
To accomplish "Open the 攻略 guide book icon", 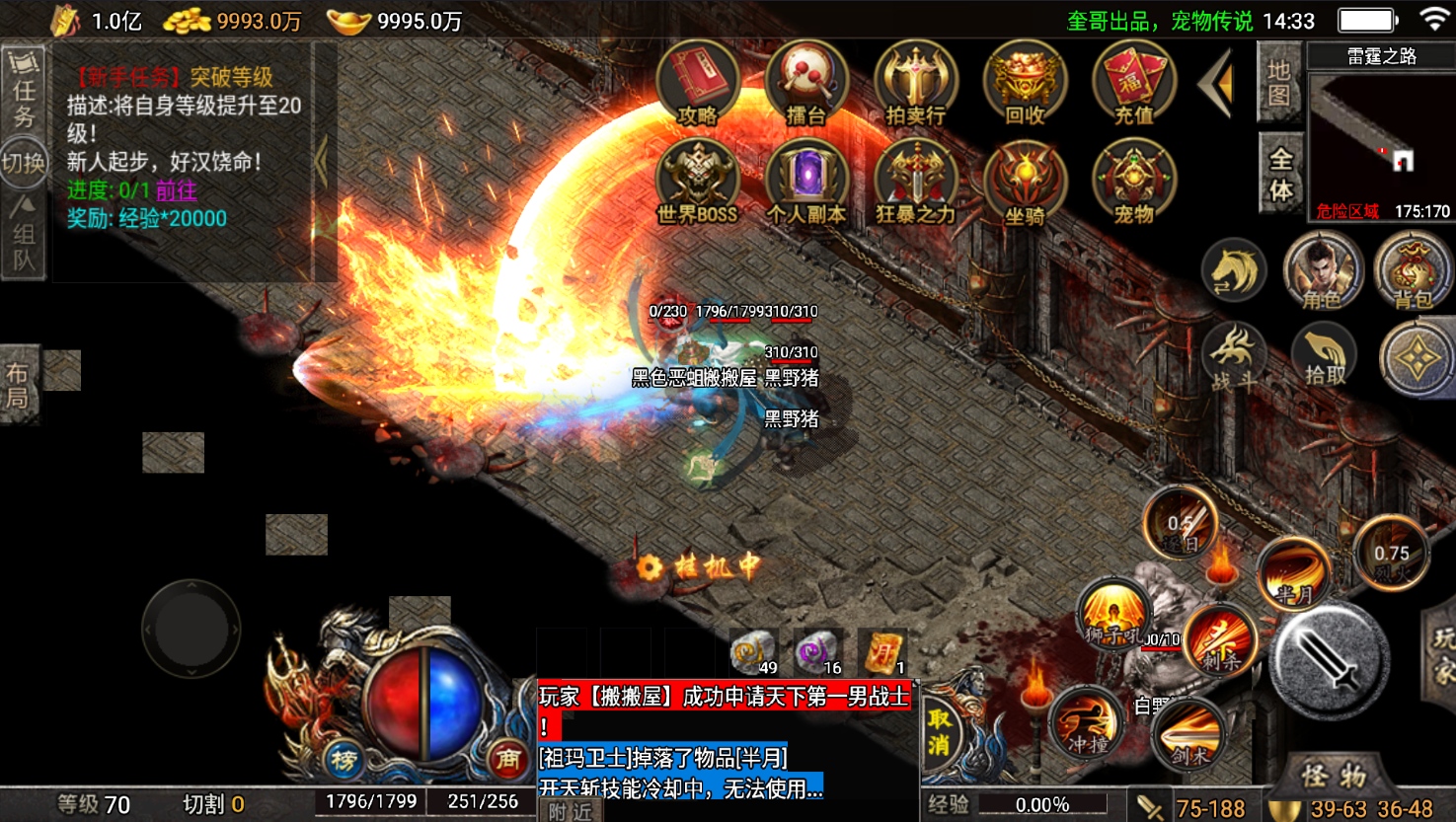I will 698,83.
